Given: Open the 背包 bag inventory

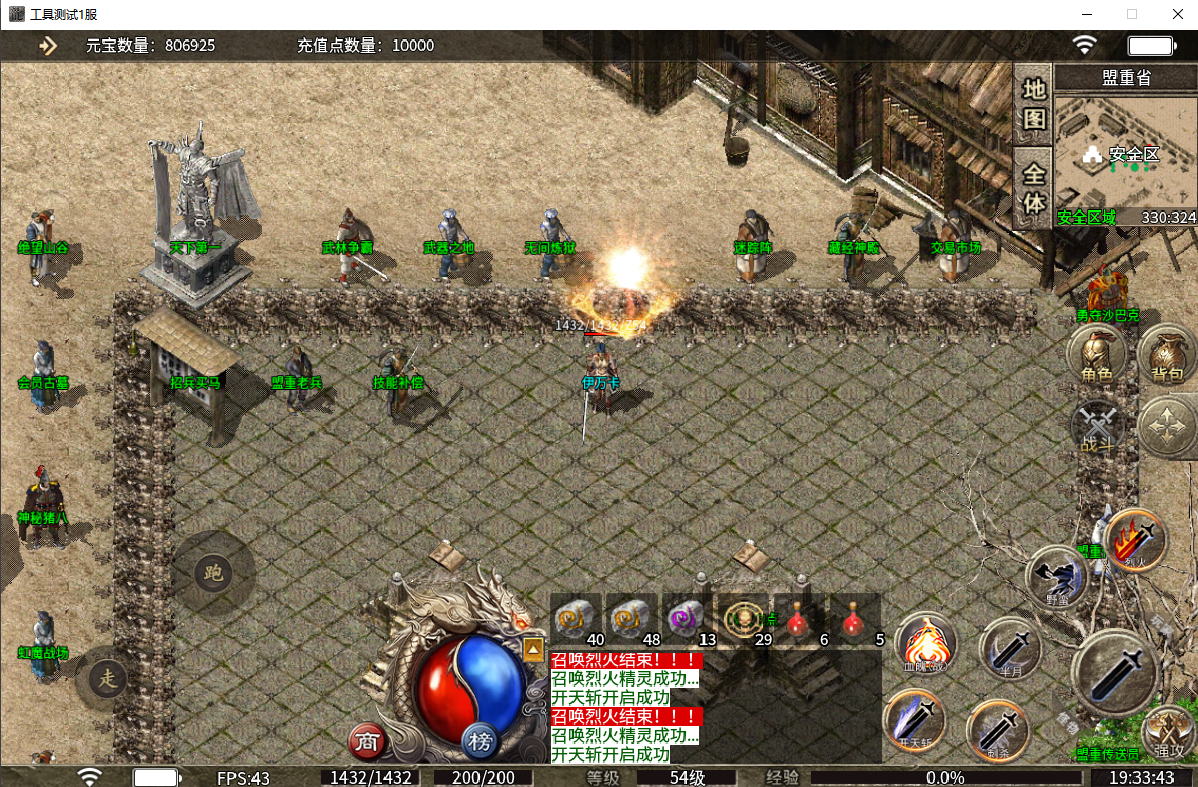Looking at the screenshot, I should (x=1167, y=354).
